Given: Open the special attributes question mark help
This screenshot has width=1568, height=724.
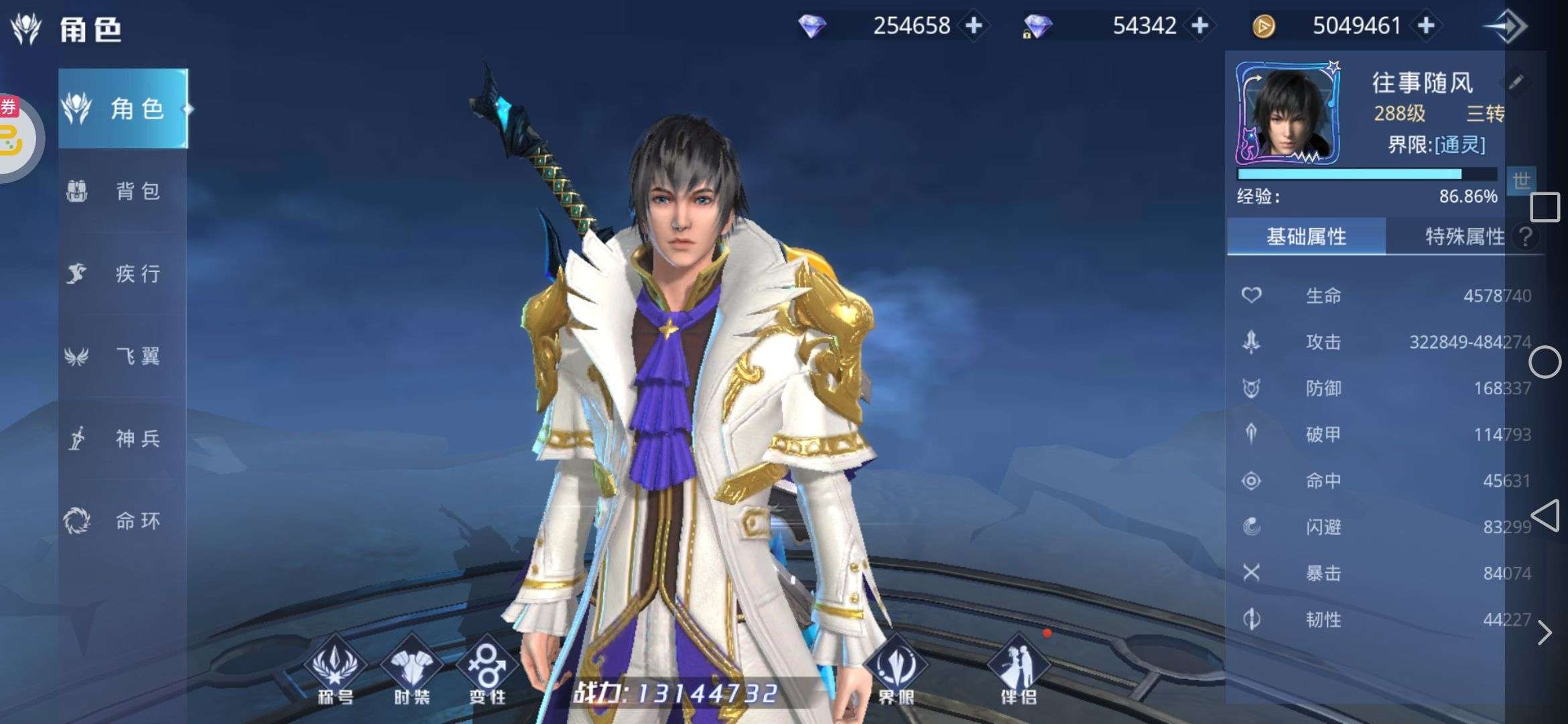Looking at the screenshot, I should pyautogui.click(x=1525, y=237).
